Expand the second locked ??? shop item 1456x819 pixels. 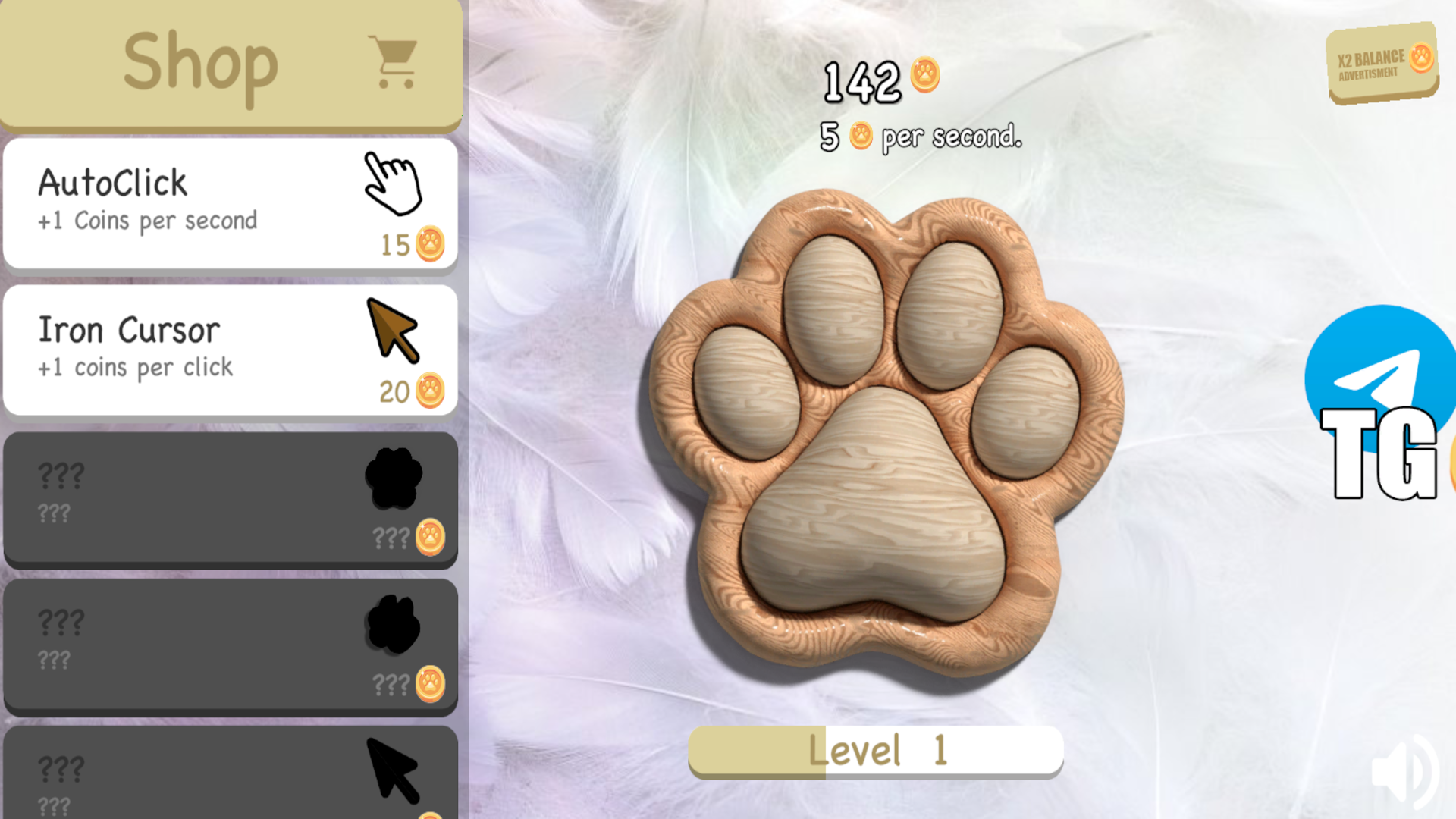click(x=227, y=645)
